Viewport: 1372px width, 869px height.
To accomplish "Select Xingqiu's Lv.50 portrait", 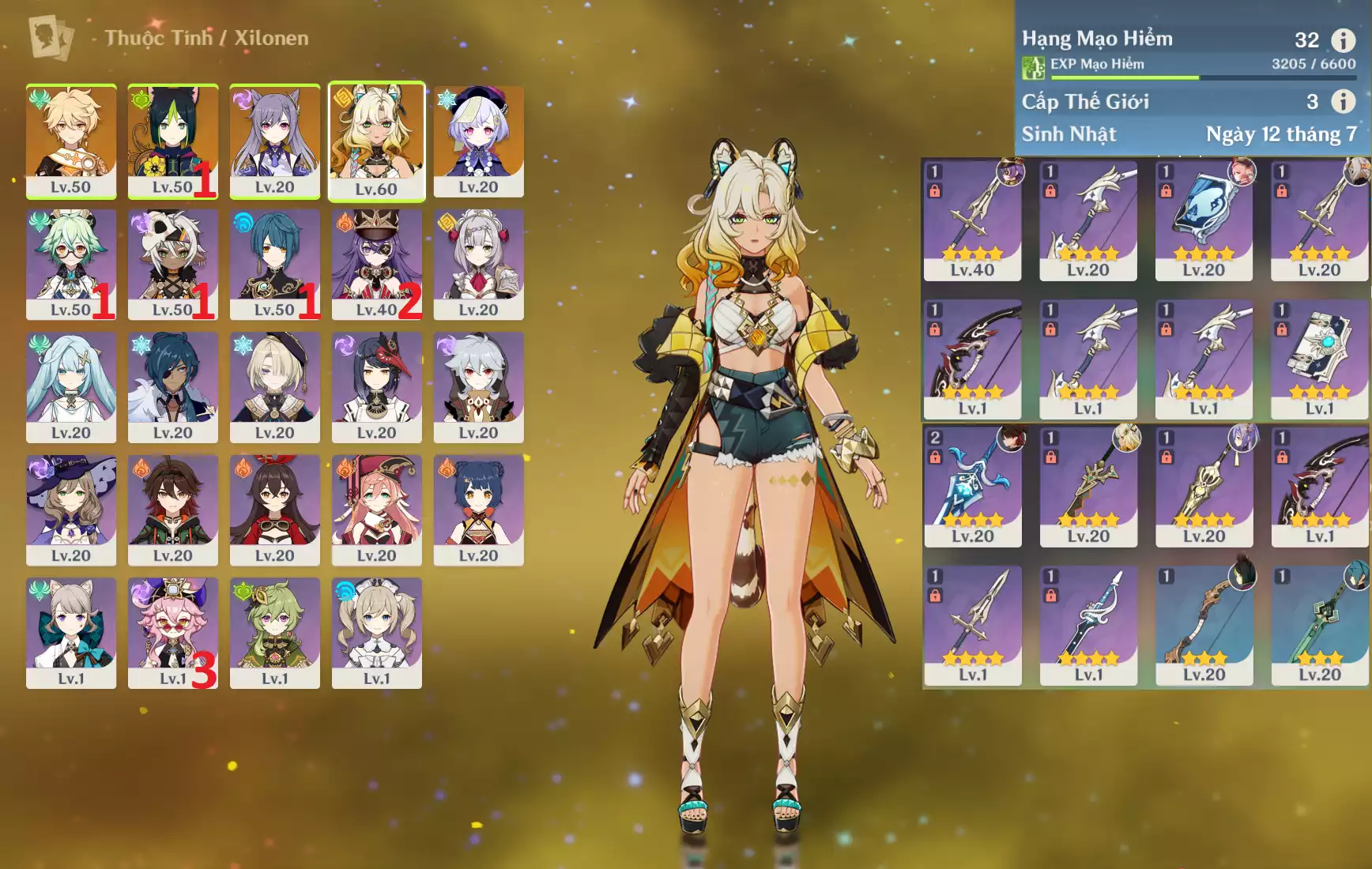I will pos(274,264).
